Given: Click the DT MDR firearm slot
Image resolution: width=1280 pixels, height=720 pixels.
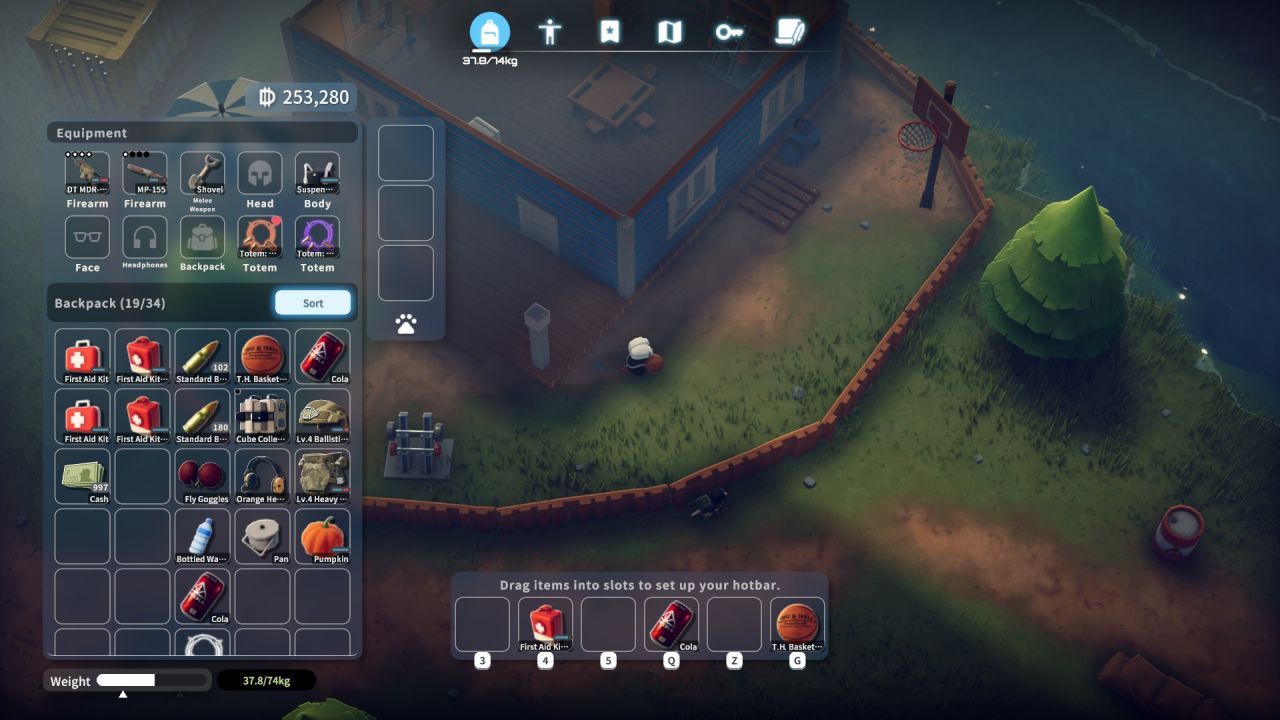Looking at the screenshot, I should pyautogui.click(x=86, y=172).
